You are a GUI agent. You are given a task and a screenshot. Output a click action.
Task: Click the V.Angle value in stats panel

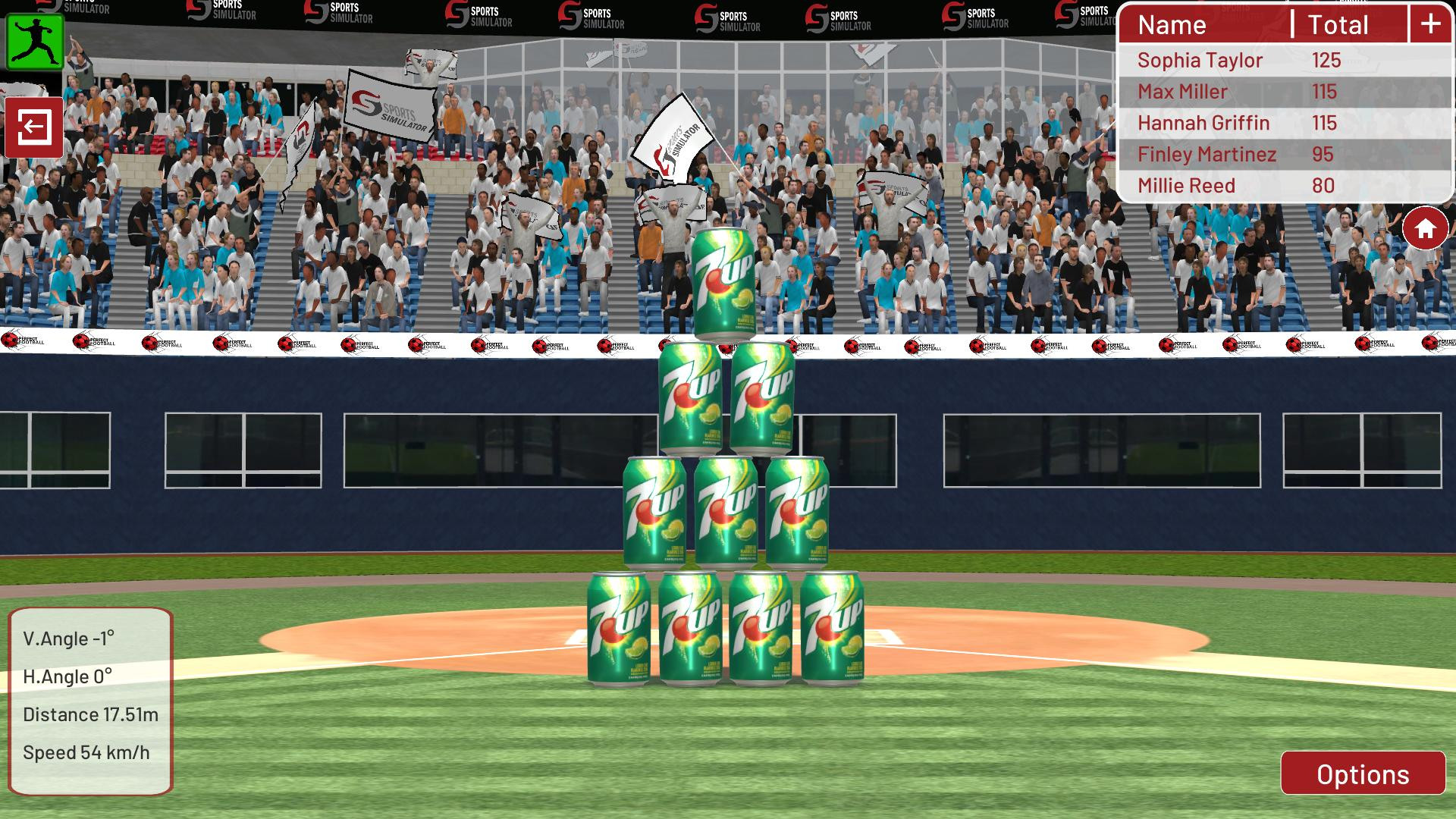70,639
